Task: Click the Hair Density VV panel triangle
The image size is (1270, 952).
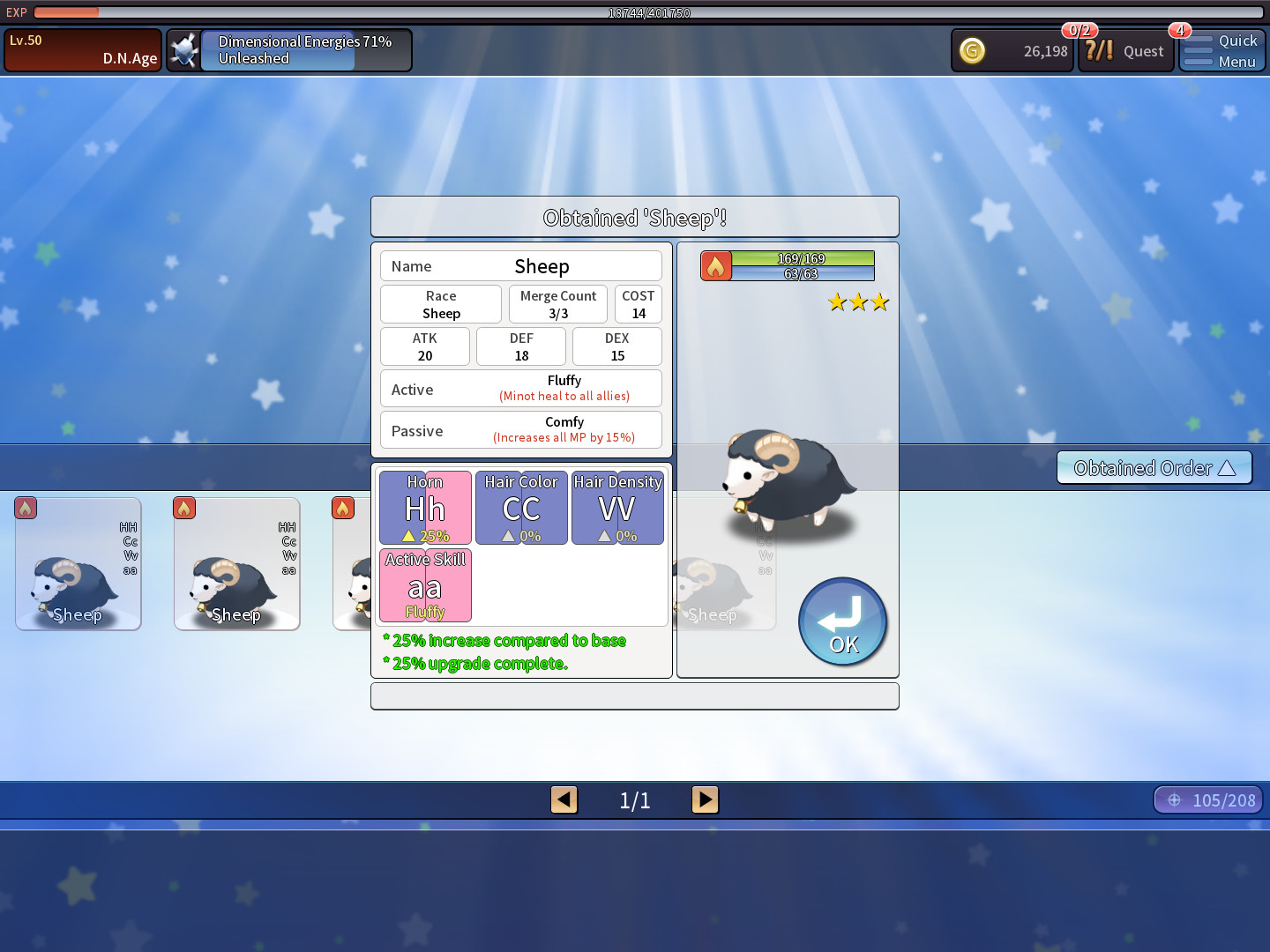Action: coord(604,534)
